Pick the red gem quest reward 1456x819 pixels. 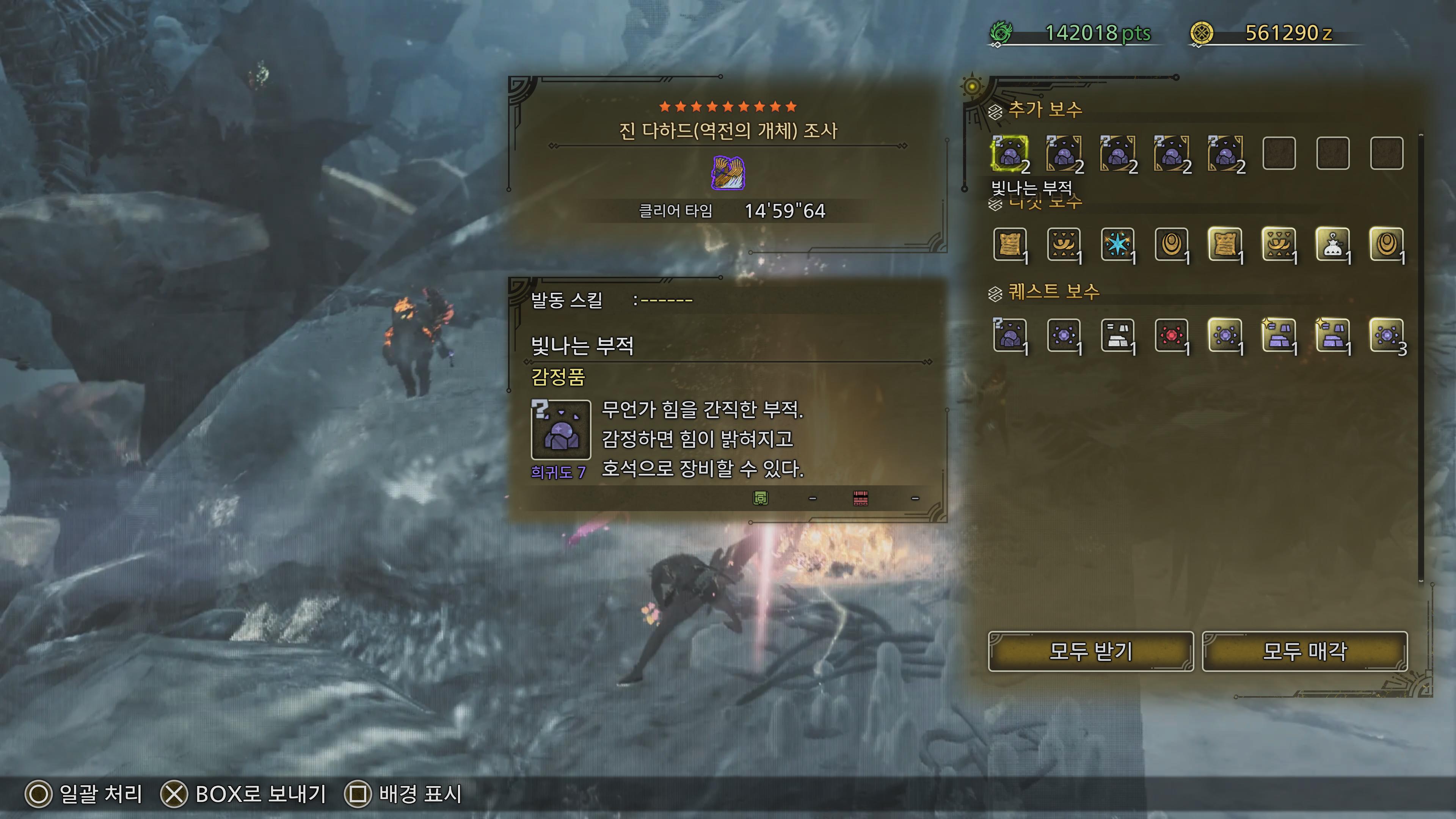tap(1171, 335)
